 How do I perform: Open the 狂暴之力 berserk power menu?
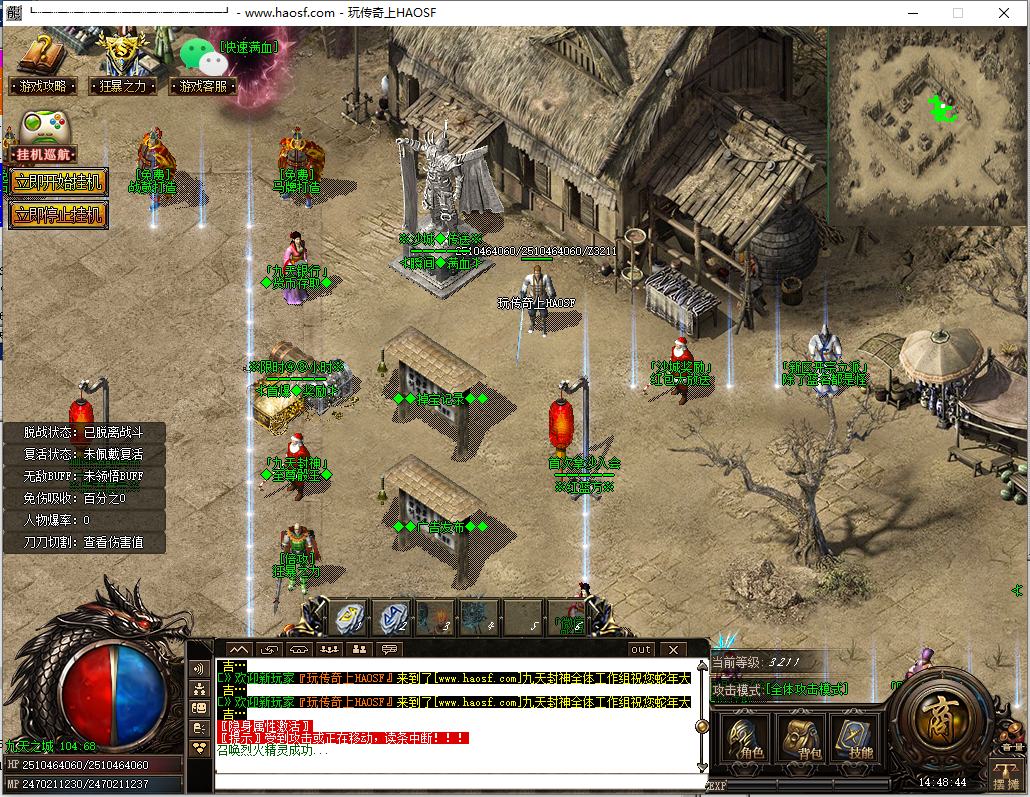123,86
